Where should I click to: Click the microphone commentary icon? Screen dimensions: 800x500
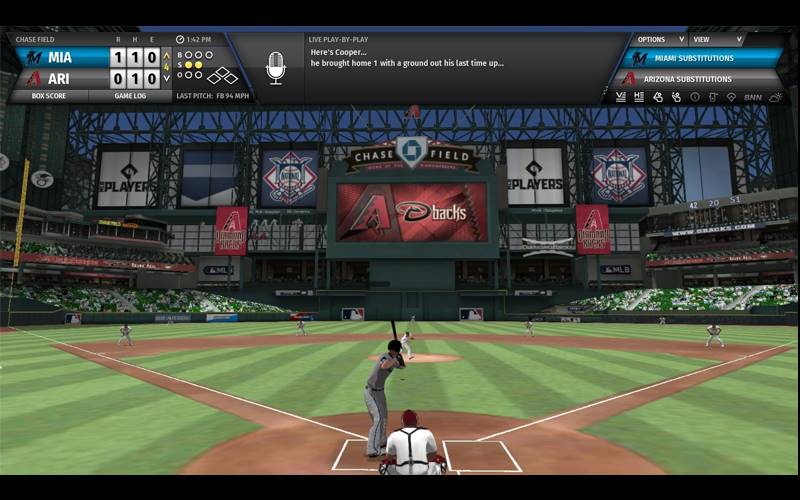pos(275,67)
